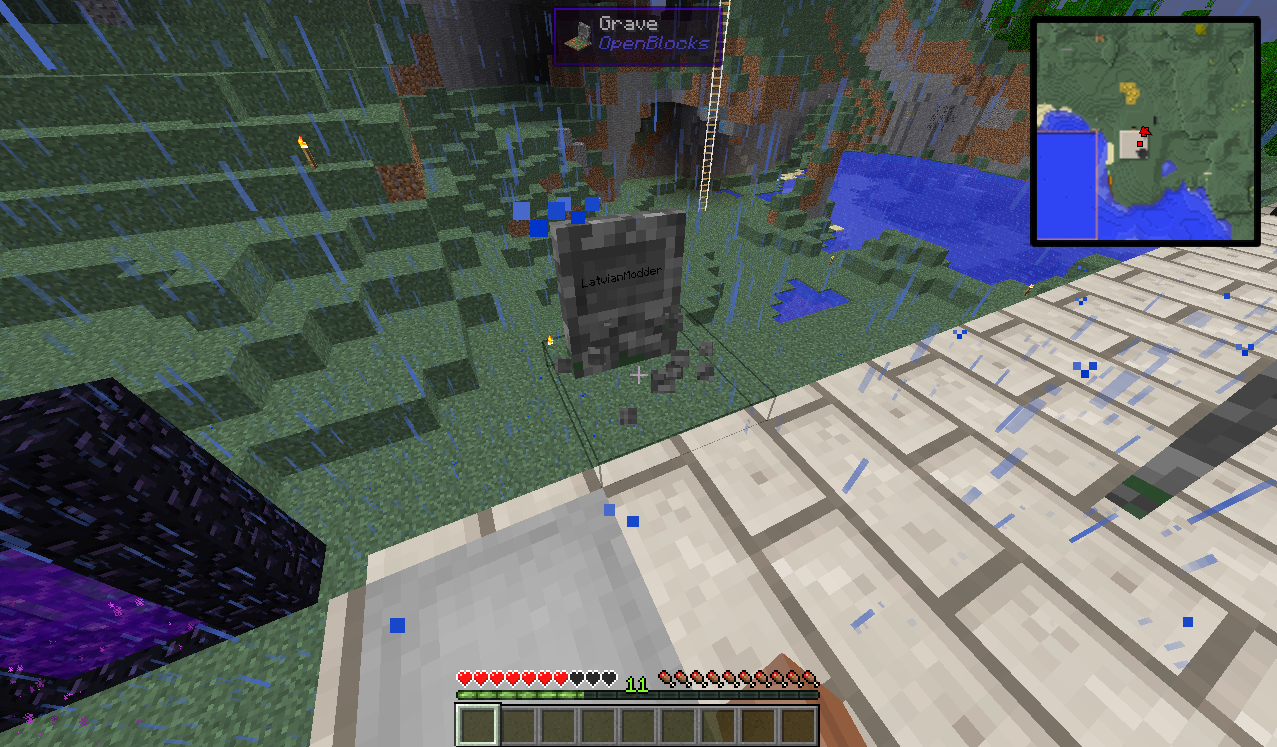The image size is (1277, 747).
Task: Select the highlighted active hotbar slot
Action: (x=477, y=724)
